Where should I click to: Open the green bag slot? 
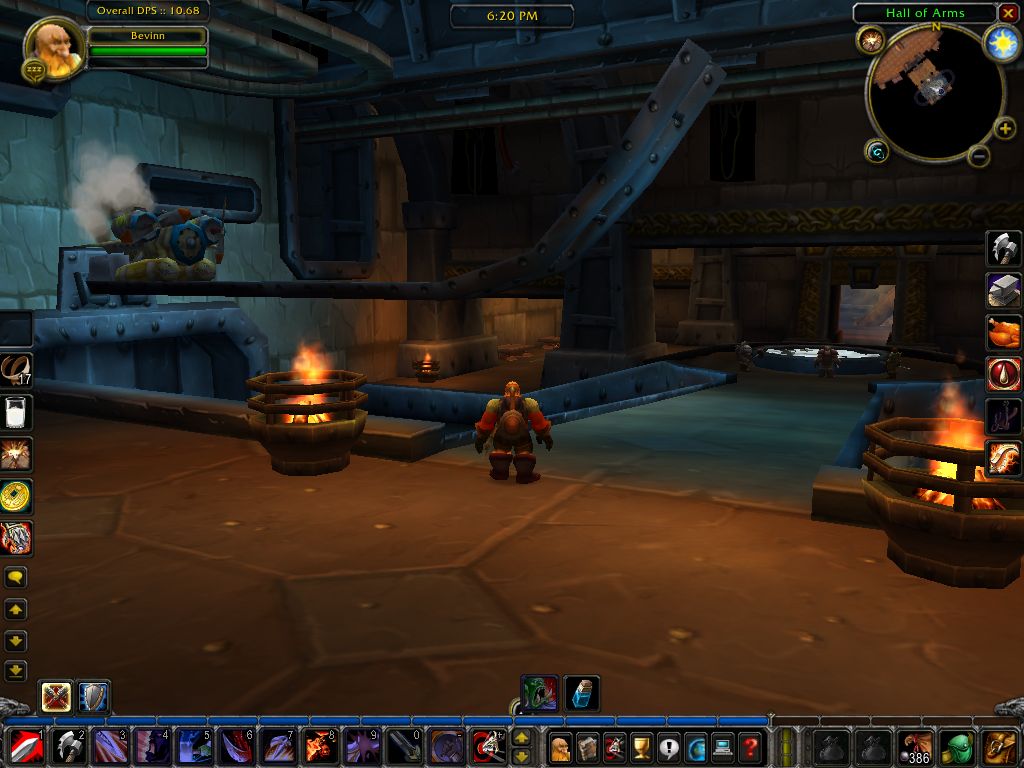[x=958, y=746]
